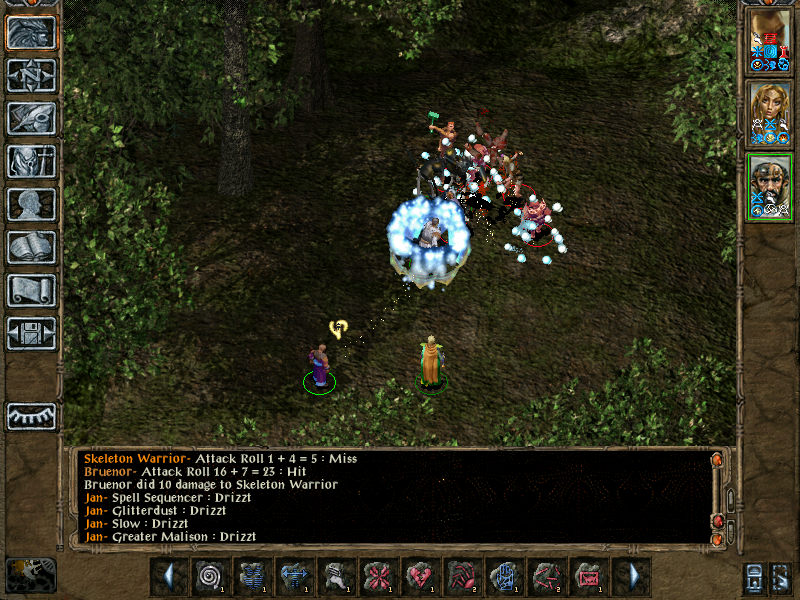Open the mage spellbook
The height and width of the screenshot is (600, 800).
[x=31, y=247]
